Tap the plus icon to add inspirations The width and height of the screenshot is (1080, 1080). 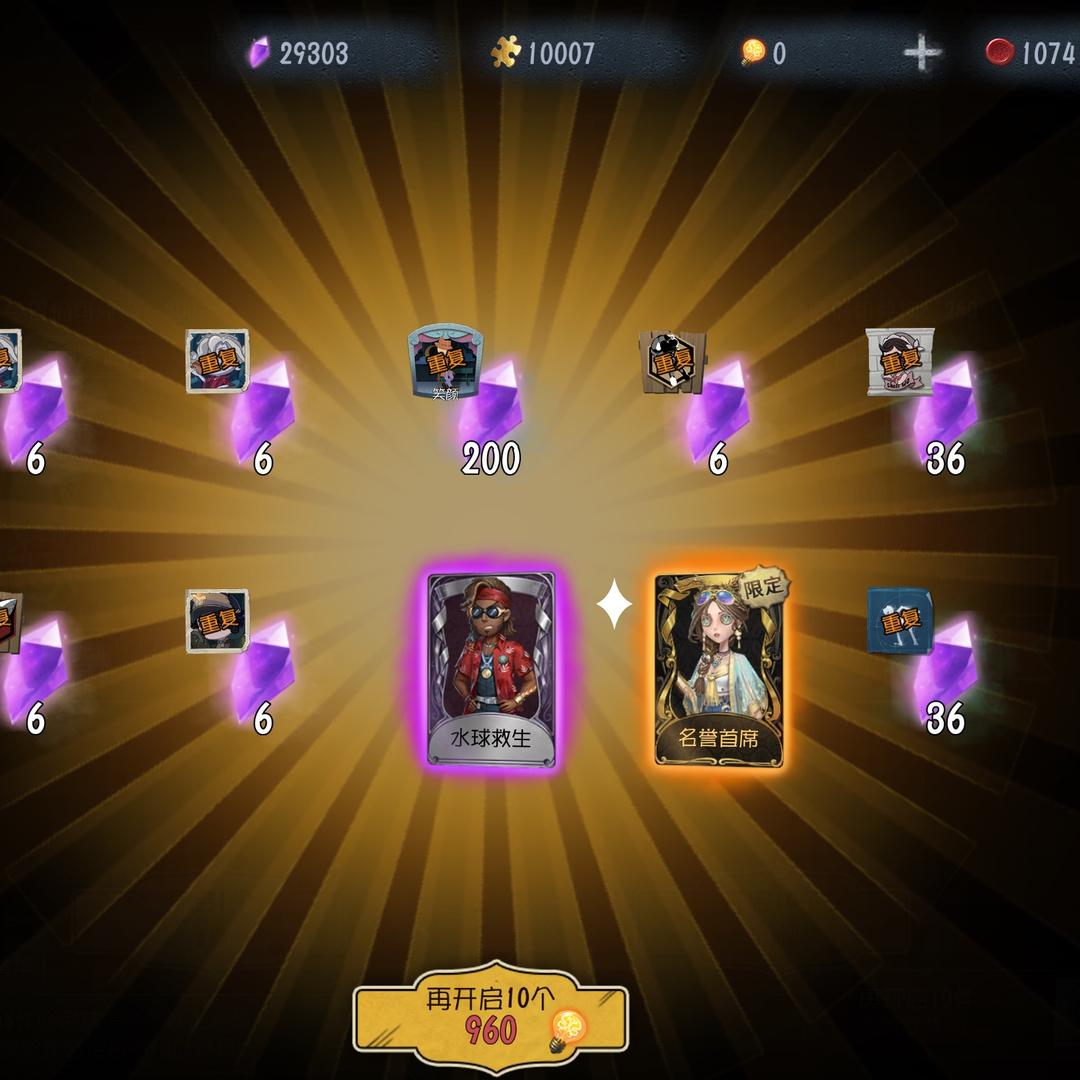[921, 53]
